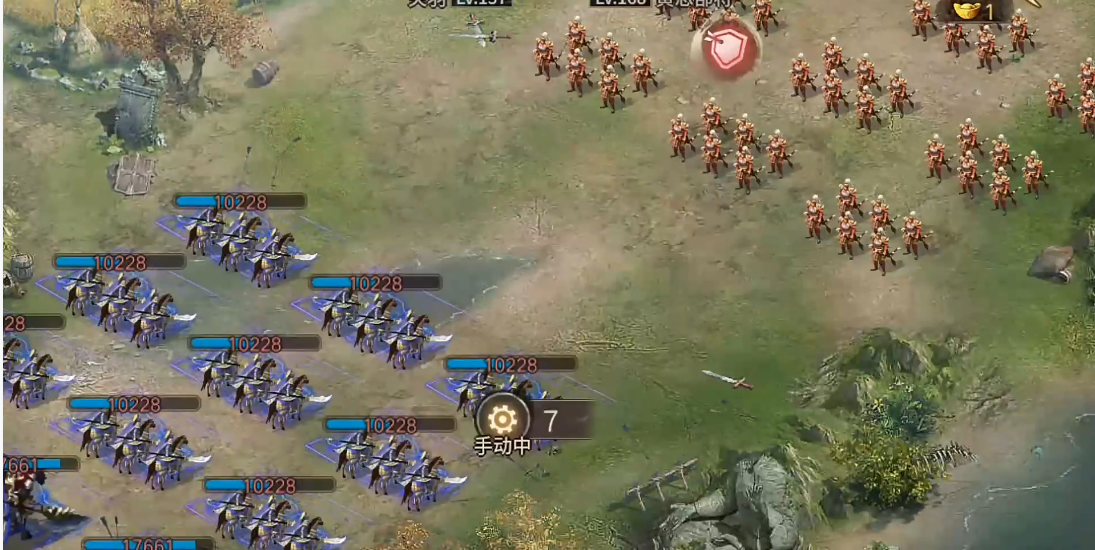
Task: Open the gold ingot currency icon
Action: pos(967,11)
